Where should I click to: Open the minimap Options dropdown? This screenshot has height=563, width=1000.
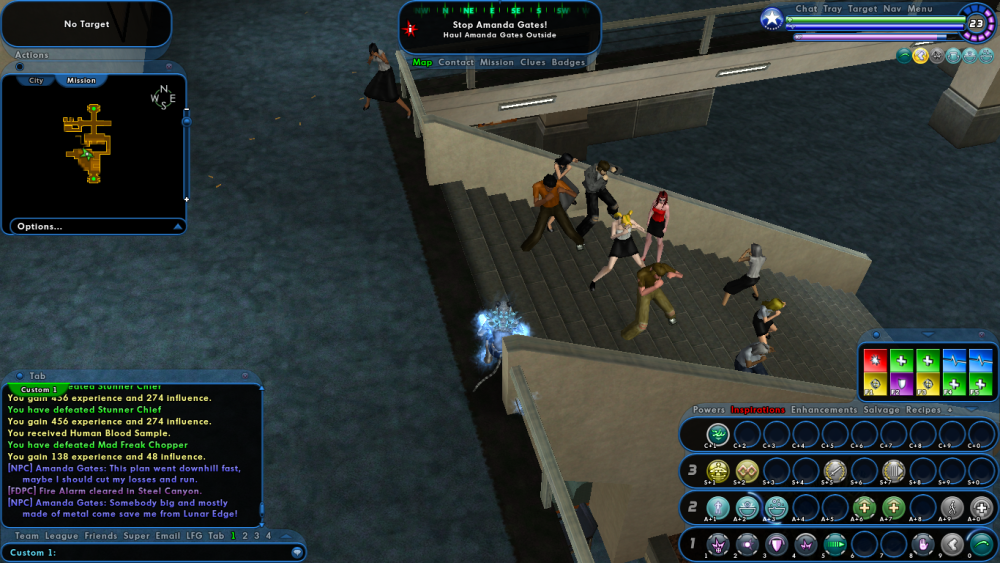point(95,226)
